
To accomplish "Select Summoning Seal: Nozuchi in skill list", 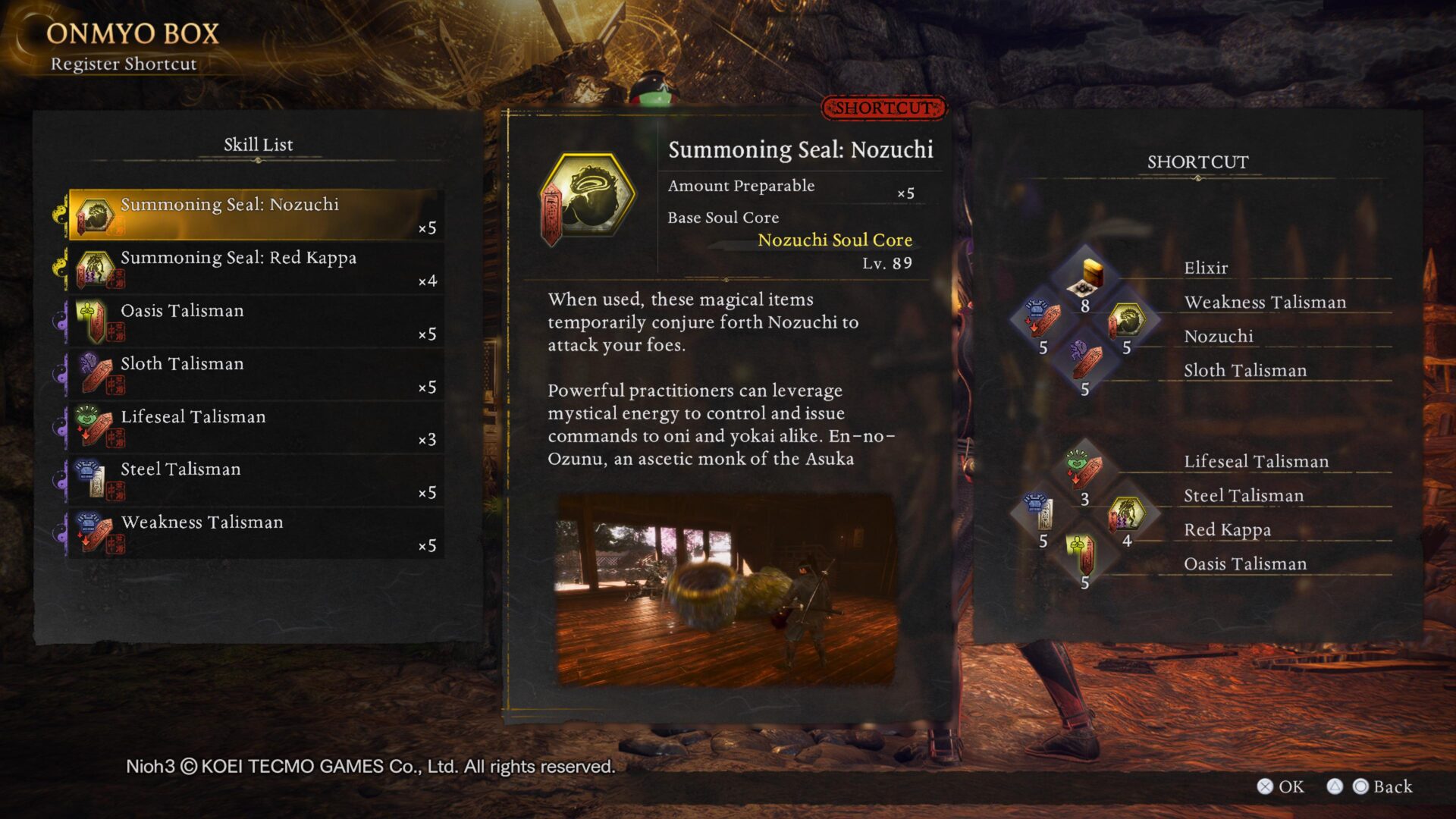I will point(255,215).
